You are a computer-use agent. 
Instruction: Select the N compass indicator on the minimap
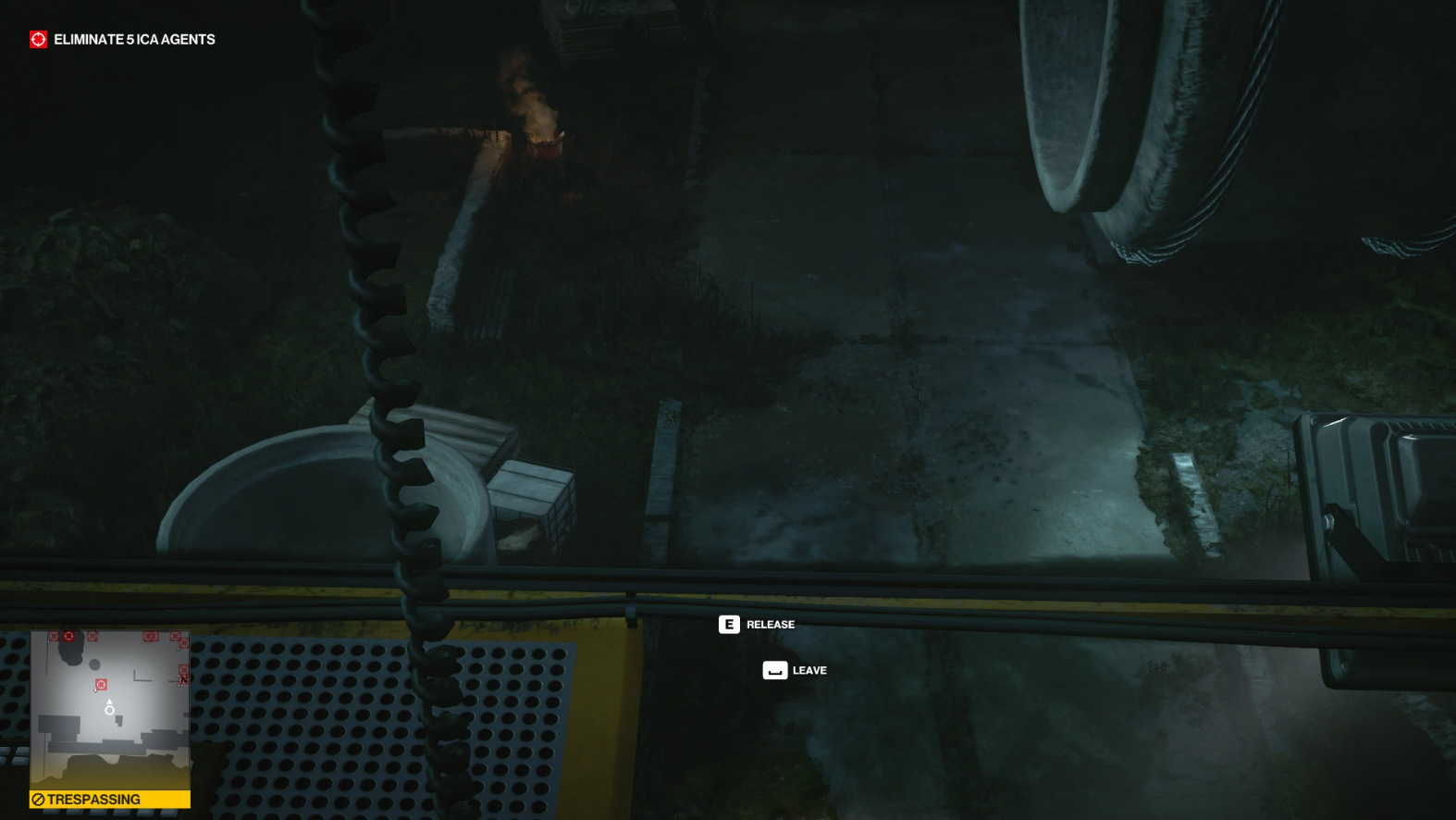point(183,680)
